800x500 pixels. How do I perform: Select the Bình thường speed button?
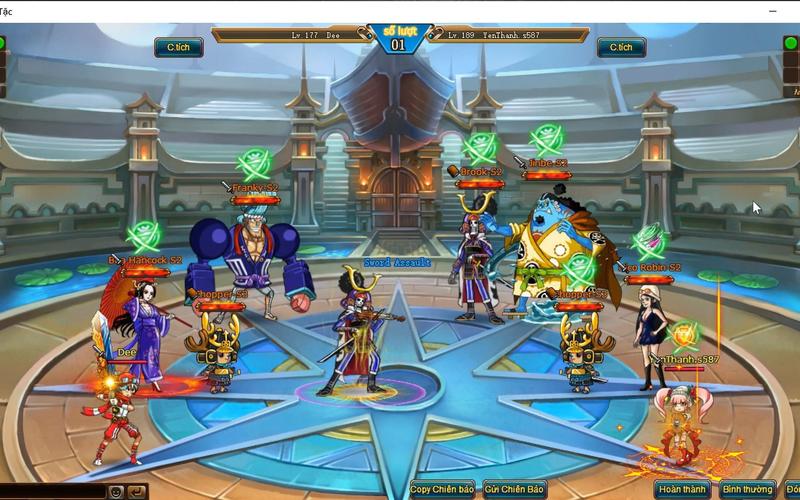pyautogui.click(x=747, y=490)
